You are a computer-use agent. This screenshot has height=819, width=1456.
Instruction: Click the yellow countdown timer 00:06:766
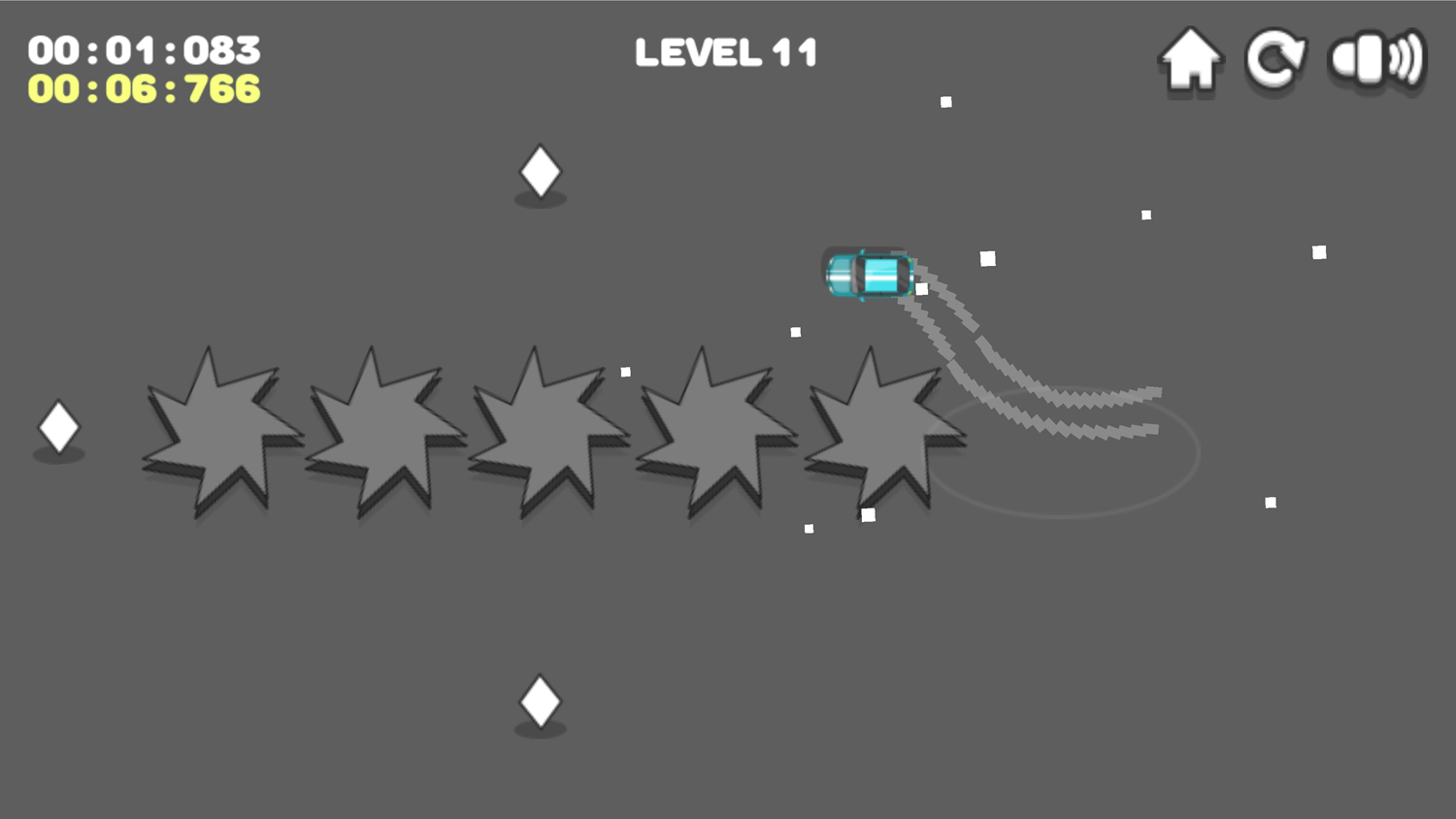144,90
